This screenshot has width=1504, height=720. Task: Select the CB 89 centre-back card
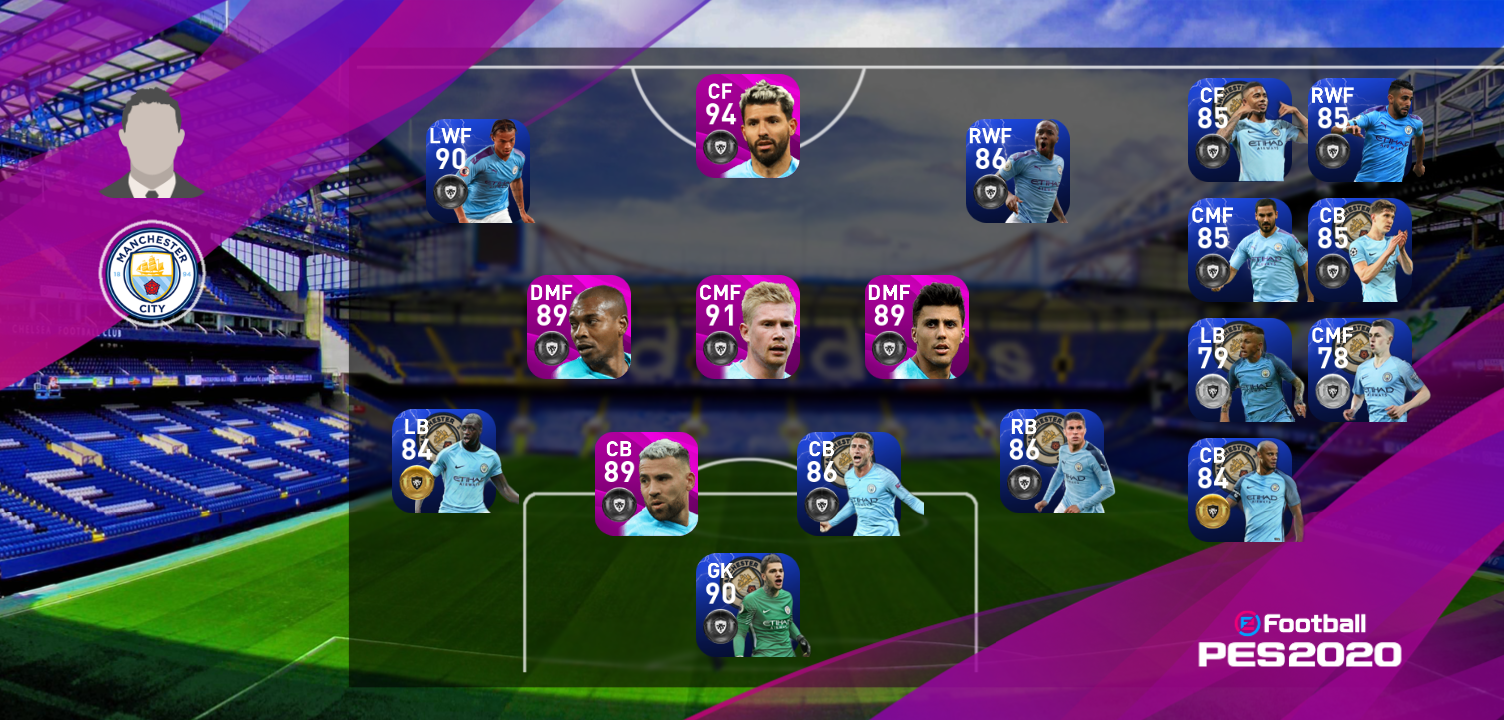click(x=646, y=484)
